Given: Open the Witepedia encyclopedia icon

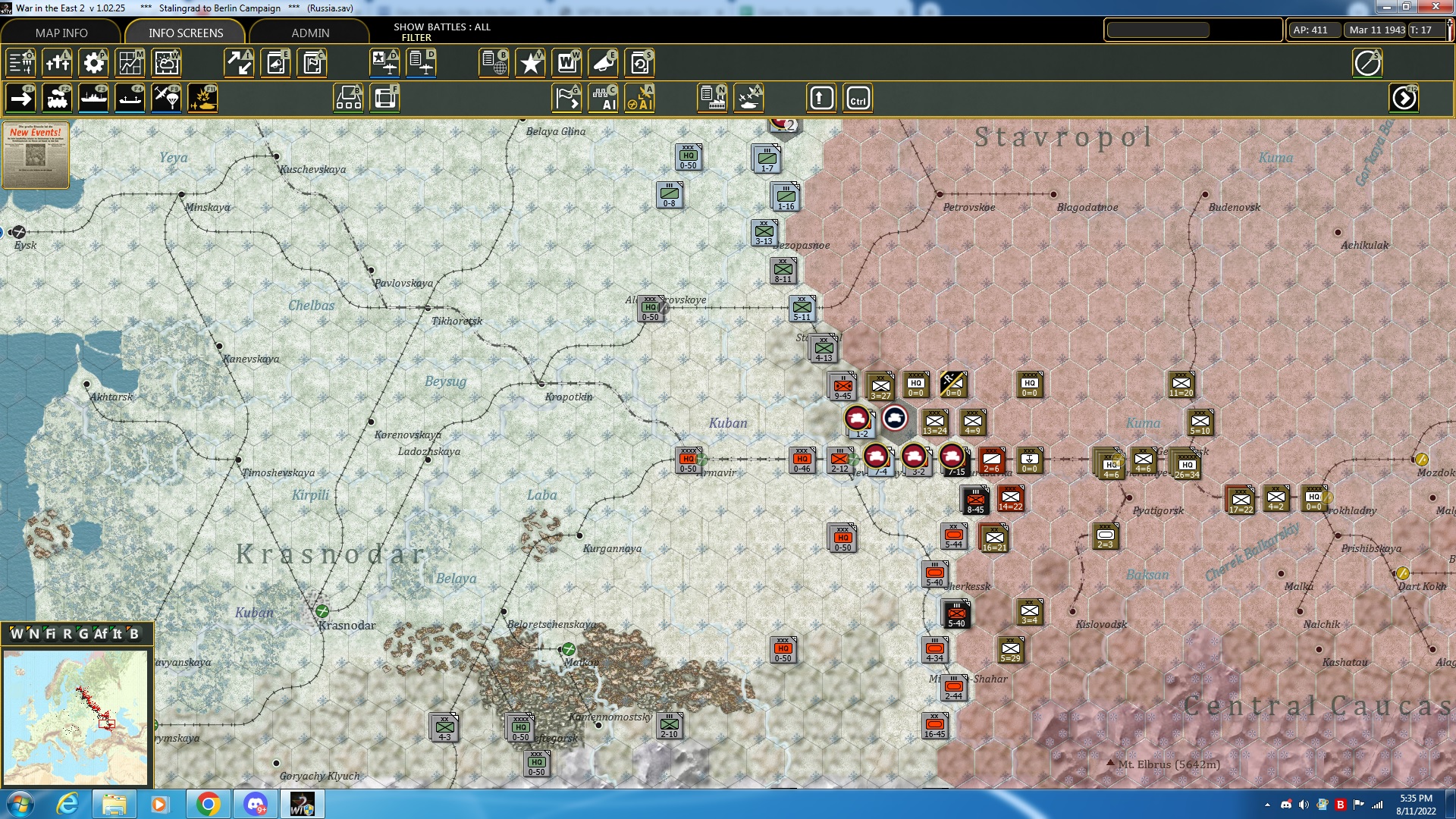Looking at the screenshot, I should (x=566, y=63).
